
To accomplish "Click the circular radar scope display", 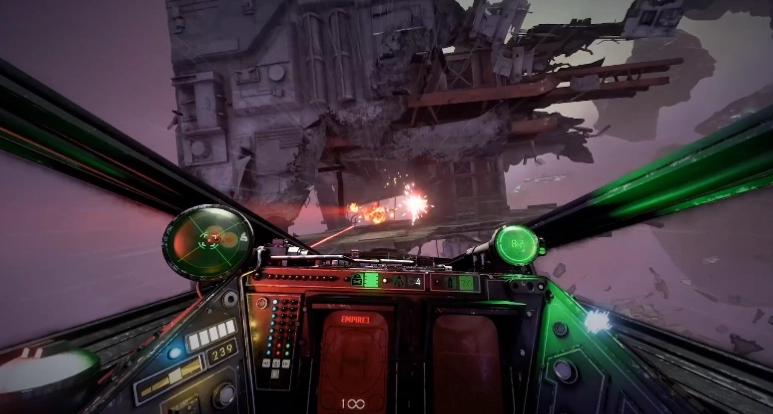I will (208, 241).
